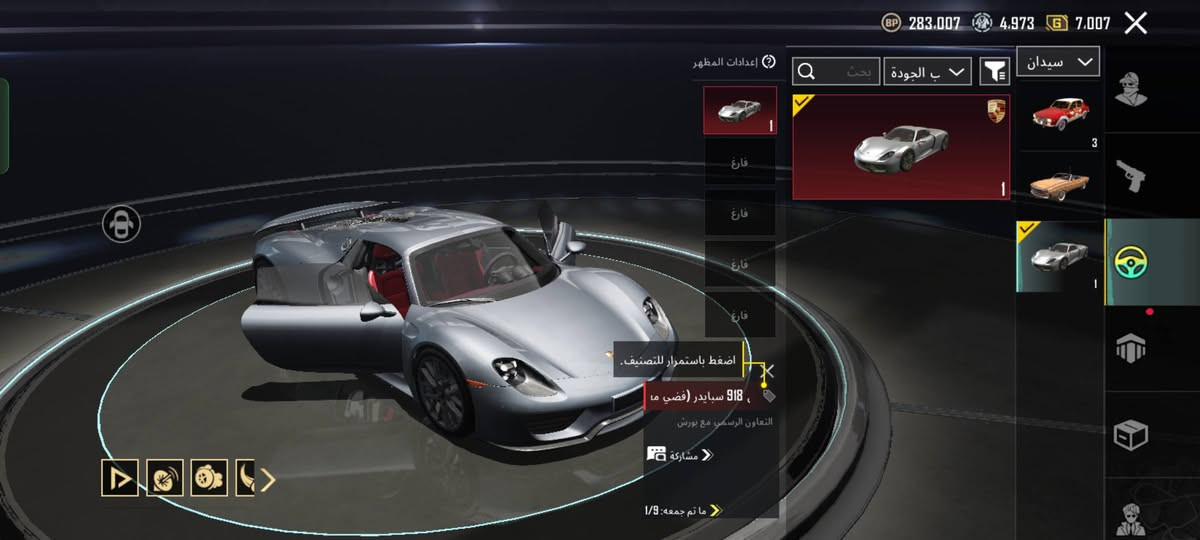Image resolution: width=1200 pixels, height=540 pixels.
Task: Open the appearance settings help icon
Action: 769,62
